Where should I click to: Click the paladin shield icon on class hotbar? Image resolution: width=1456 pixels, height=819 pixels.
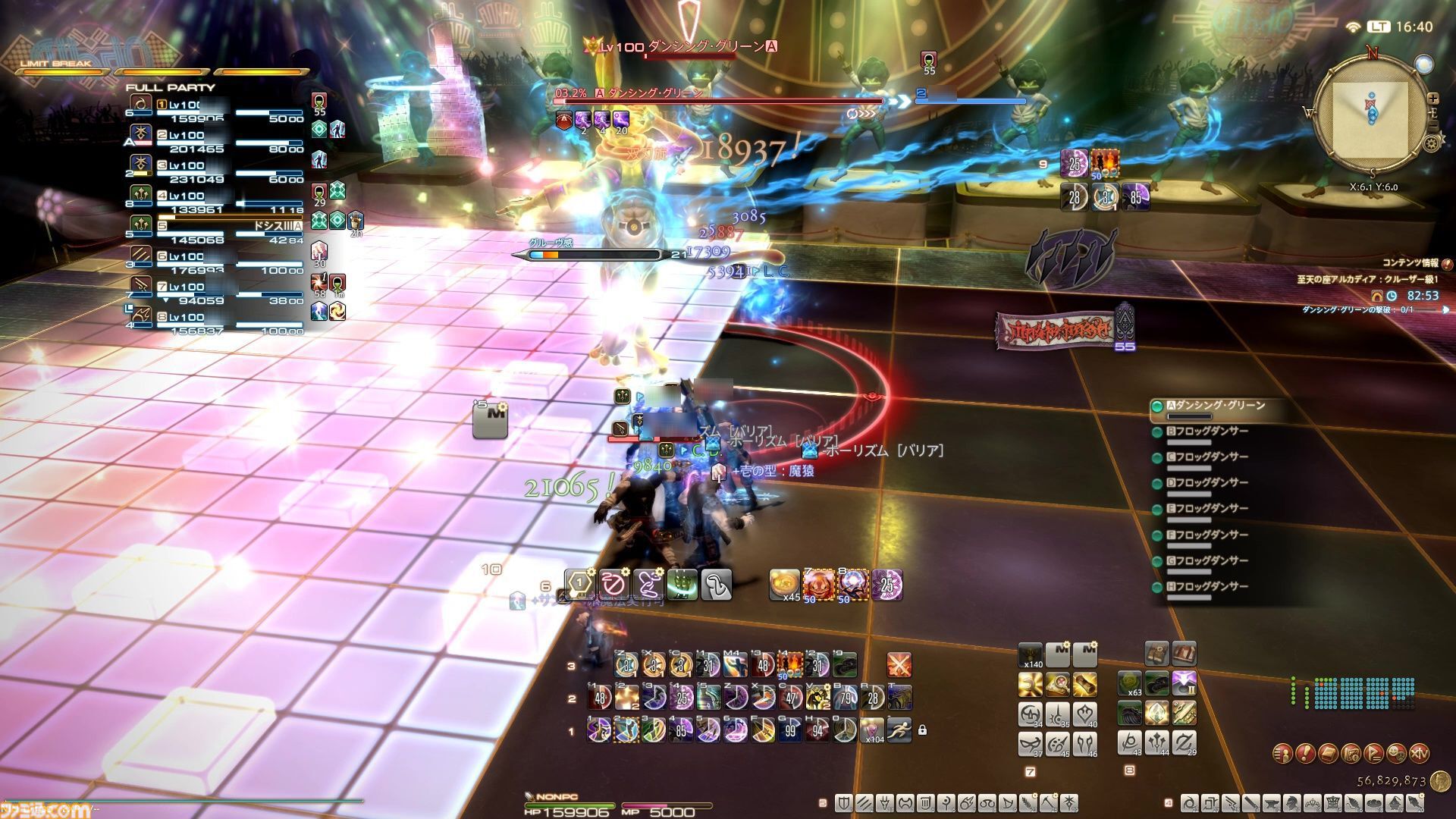(x=845, y=802)
